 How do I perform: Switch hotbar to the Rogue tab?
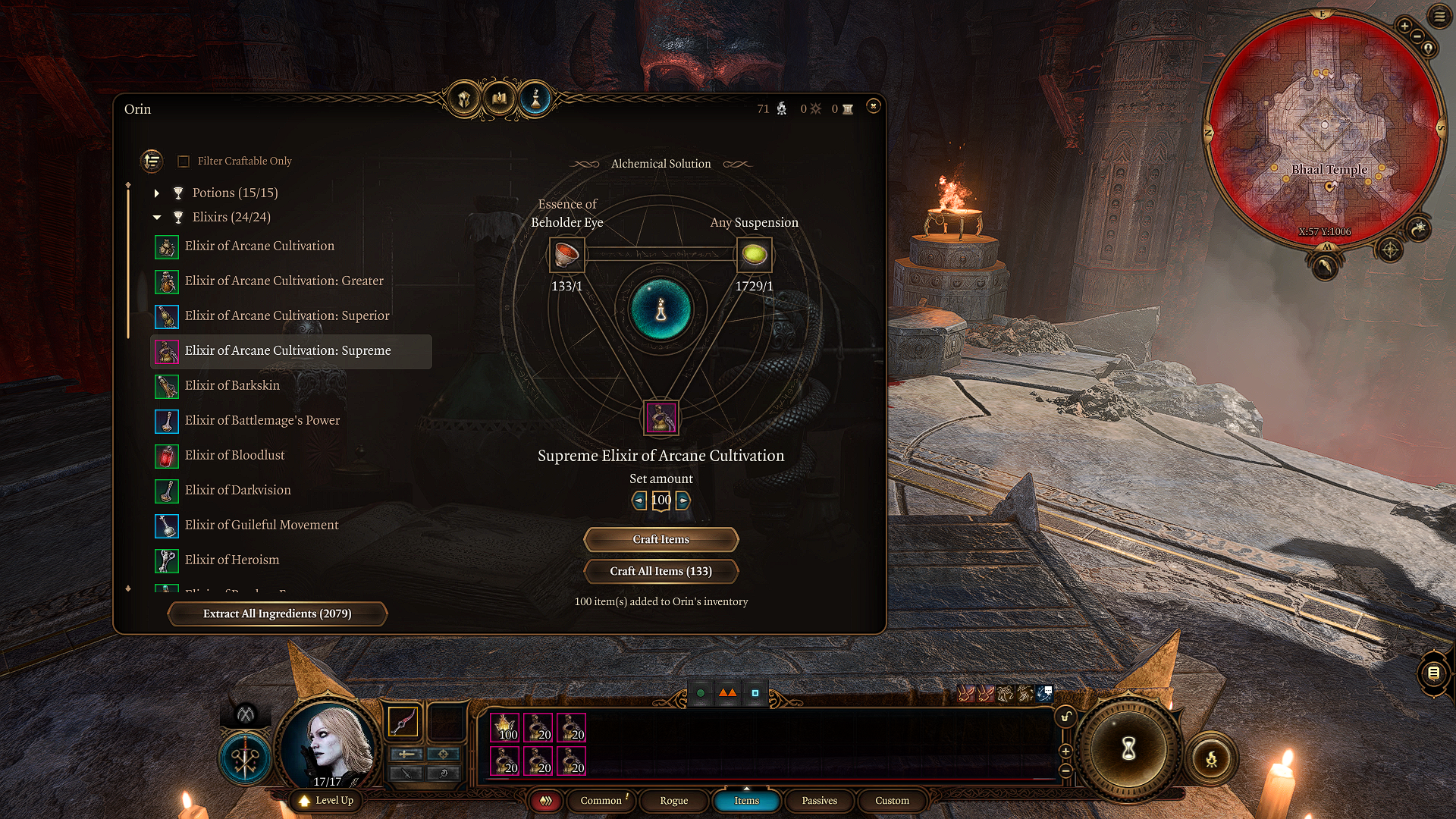click(x=673, y=801)
